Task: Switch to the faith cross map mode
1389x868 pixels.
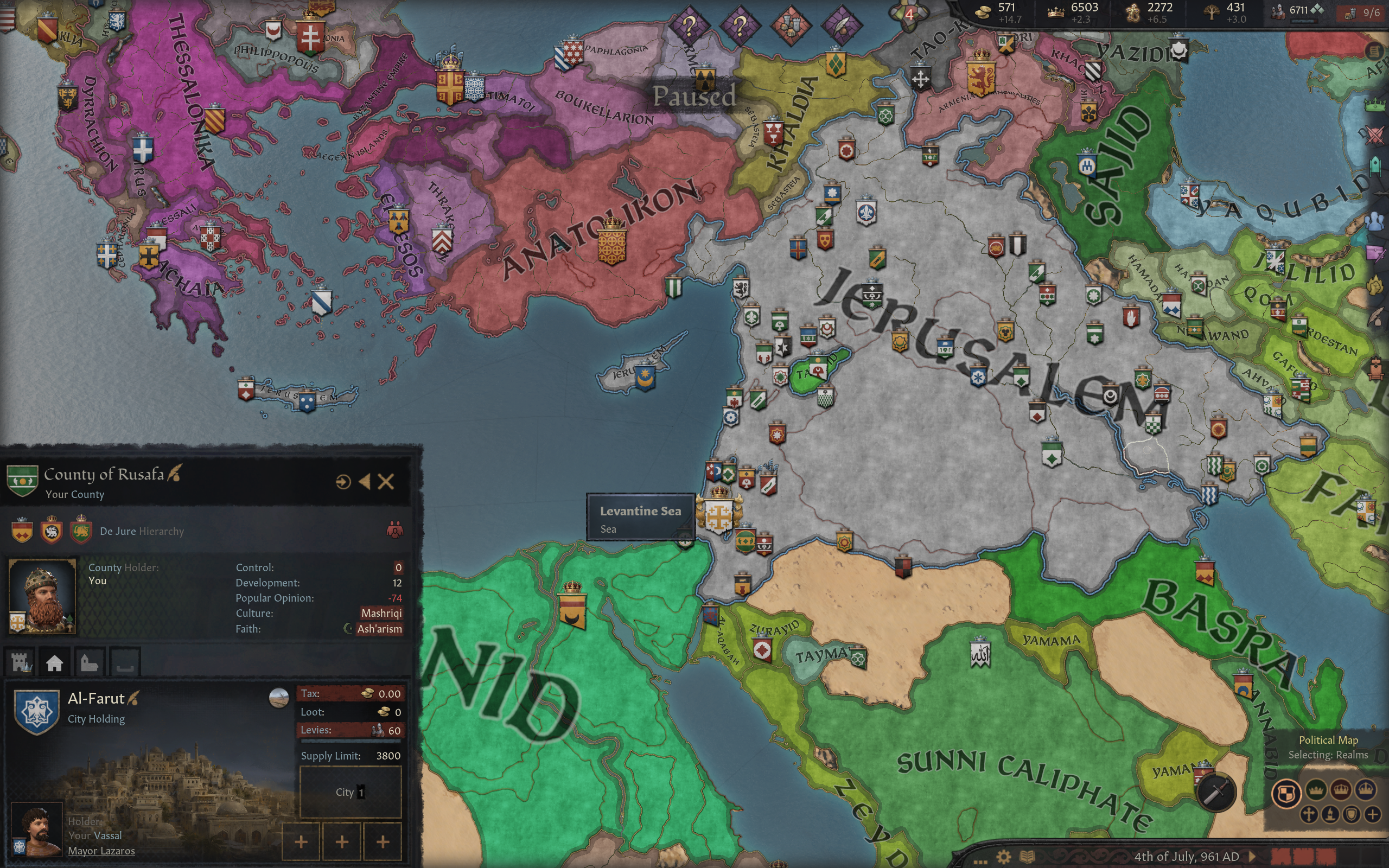Action: tap(1309, 815)
